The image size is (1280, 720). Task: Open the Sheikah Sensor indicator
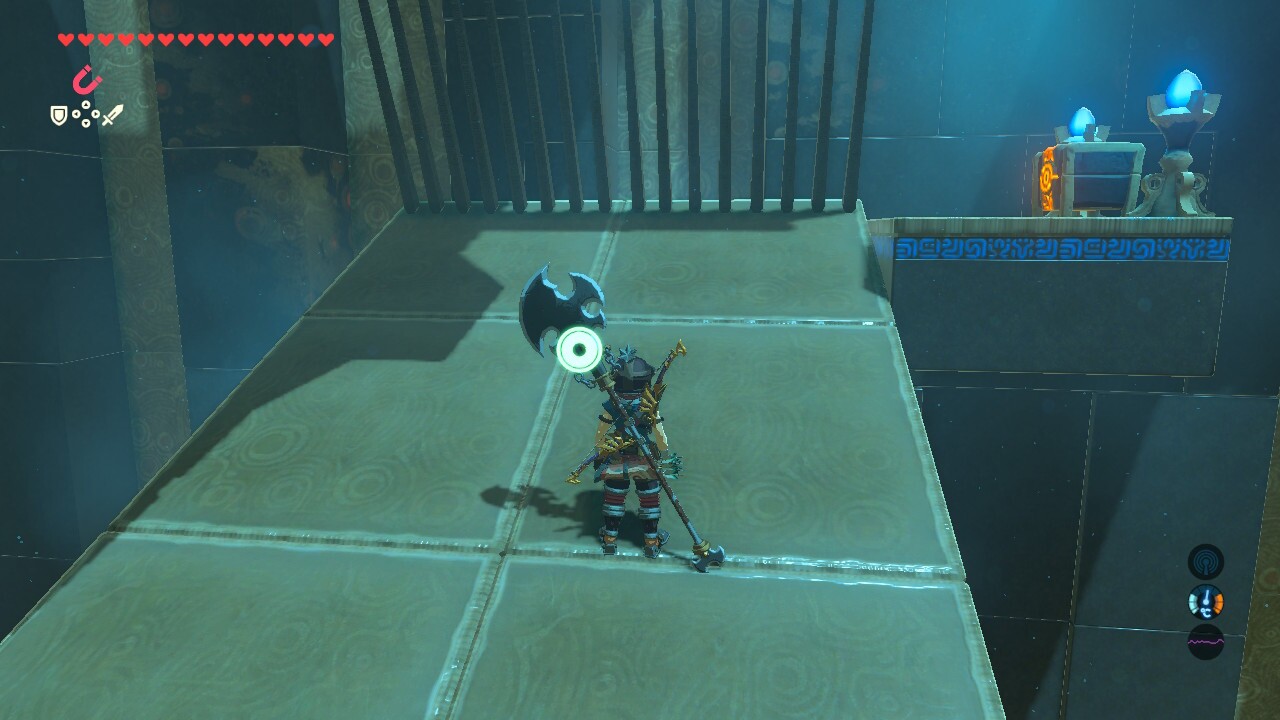[1206, 561]
